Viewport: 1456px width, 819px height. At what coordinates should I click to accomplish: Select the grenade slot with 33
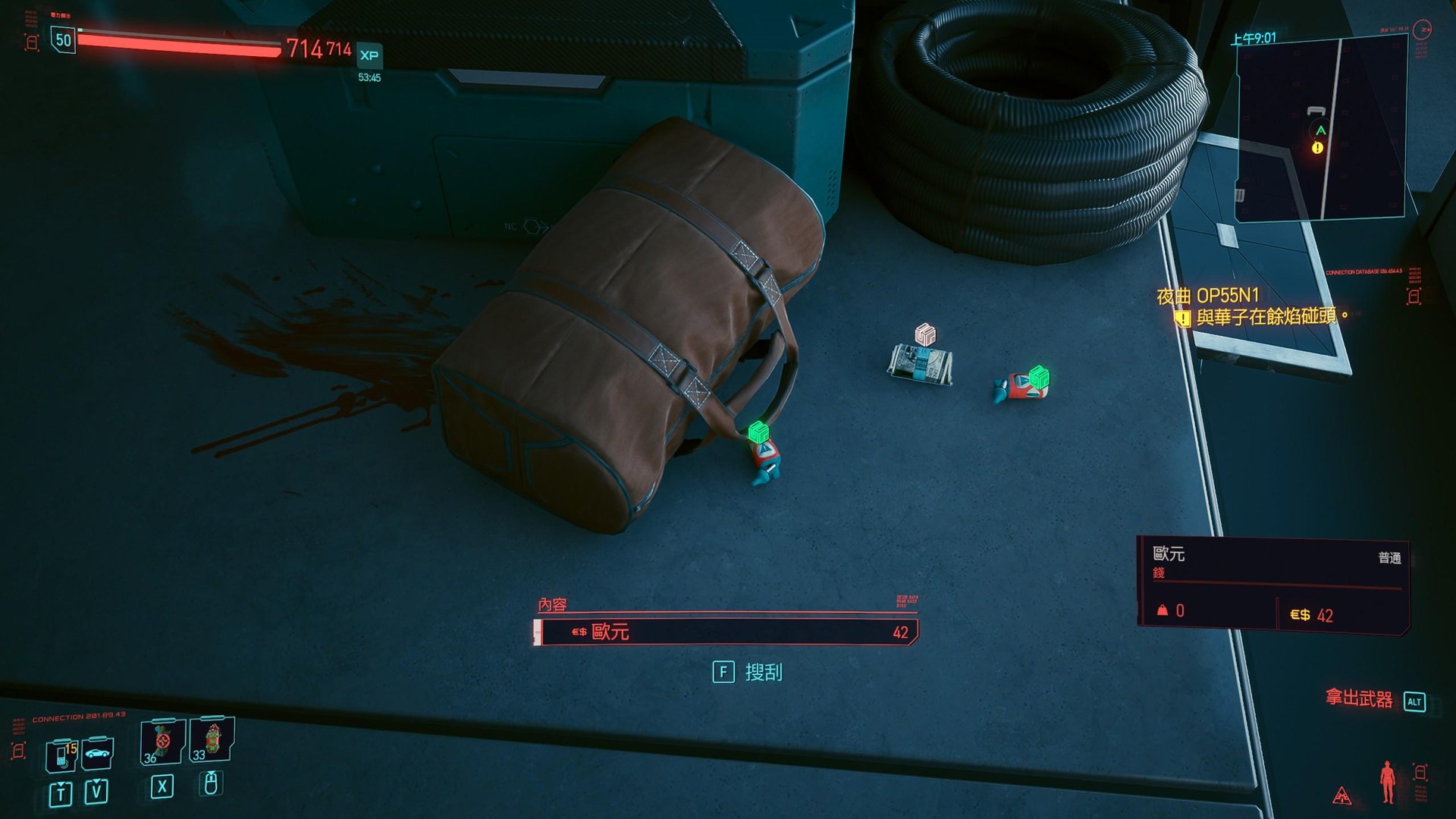point(212,739)
